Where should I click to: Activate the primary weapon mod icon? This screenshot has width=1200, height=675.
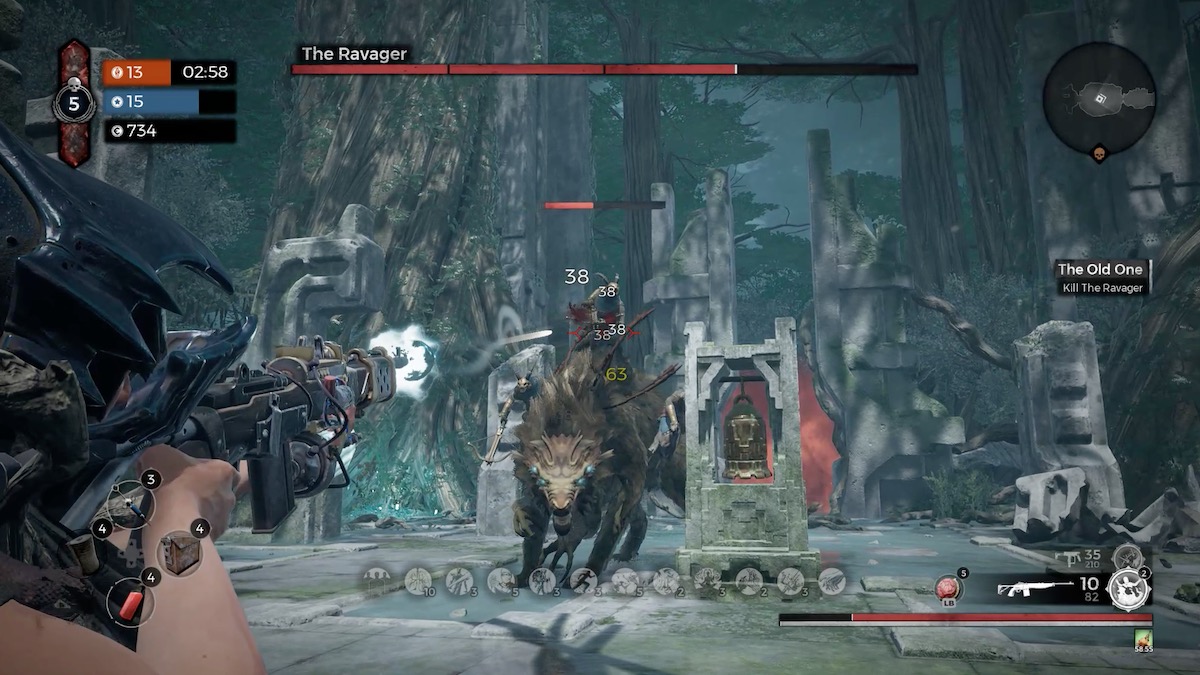[x=1129, y=589]
